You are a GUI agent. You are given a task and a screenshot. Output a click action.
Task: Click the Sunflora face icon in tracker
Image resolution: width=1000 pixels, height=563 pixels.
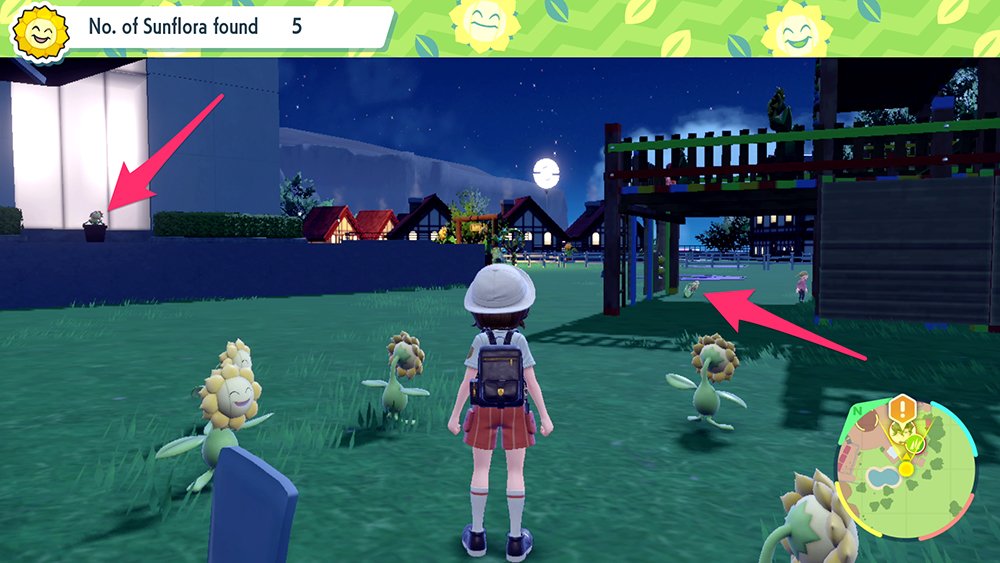[39, 35]
